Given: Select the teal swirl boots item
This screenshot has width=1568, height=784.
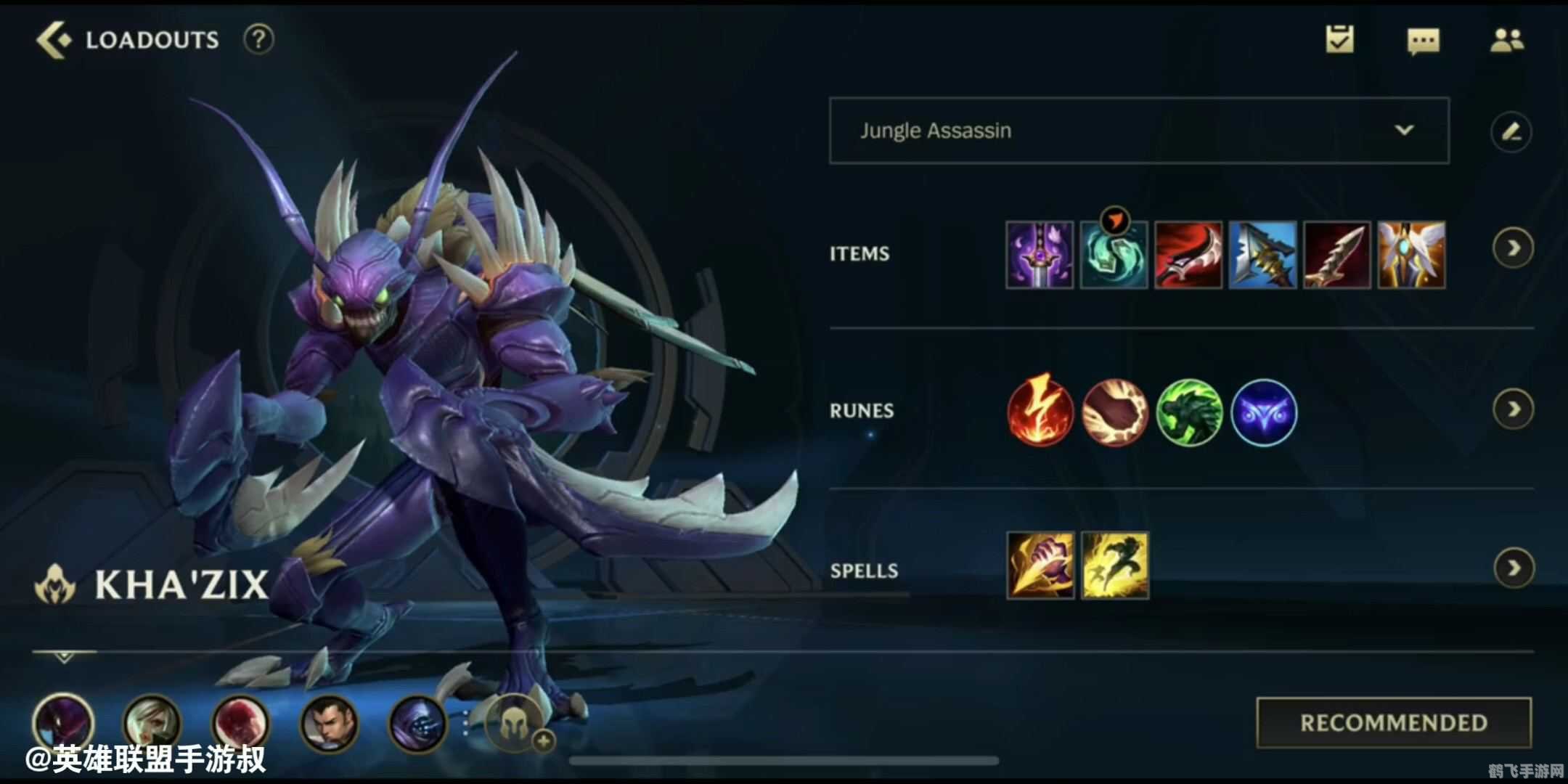Looking at the screenshot, I should tap(1114, 255).
